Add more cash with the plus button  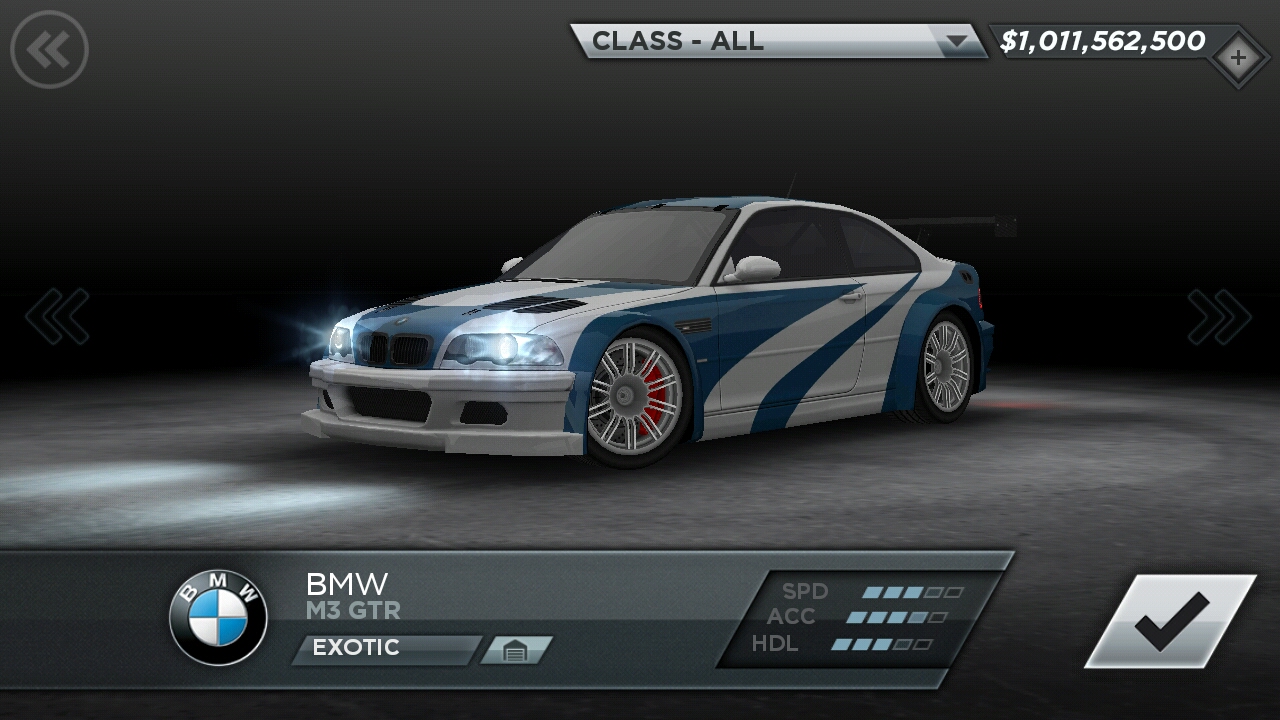(x=1238, y=58)
